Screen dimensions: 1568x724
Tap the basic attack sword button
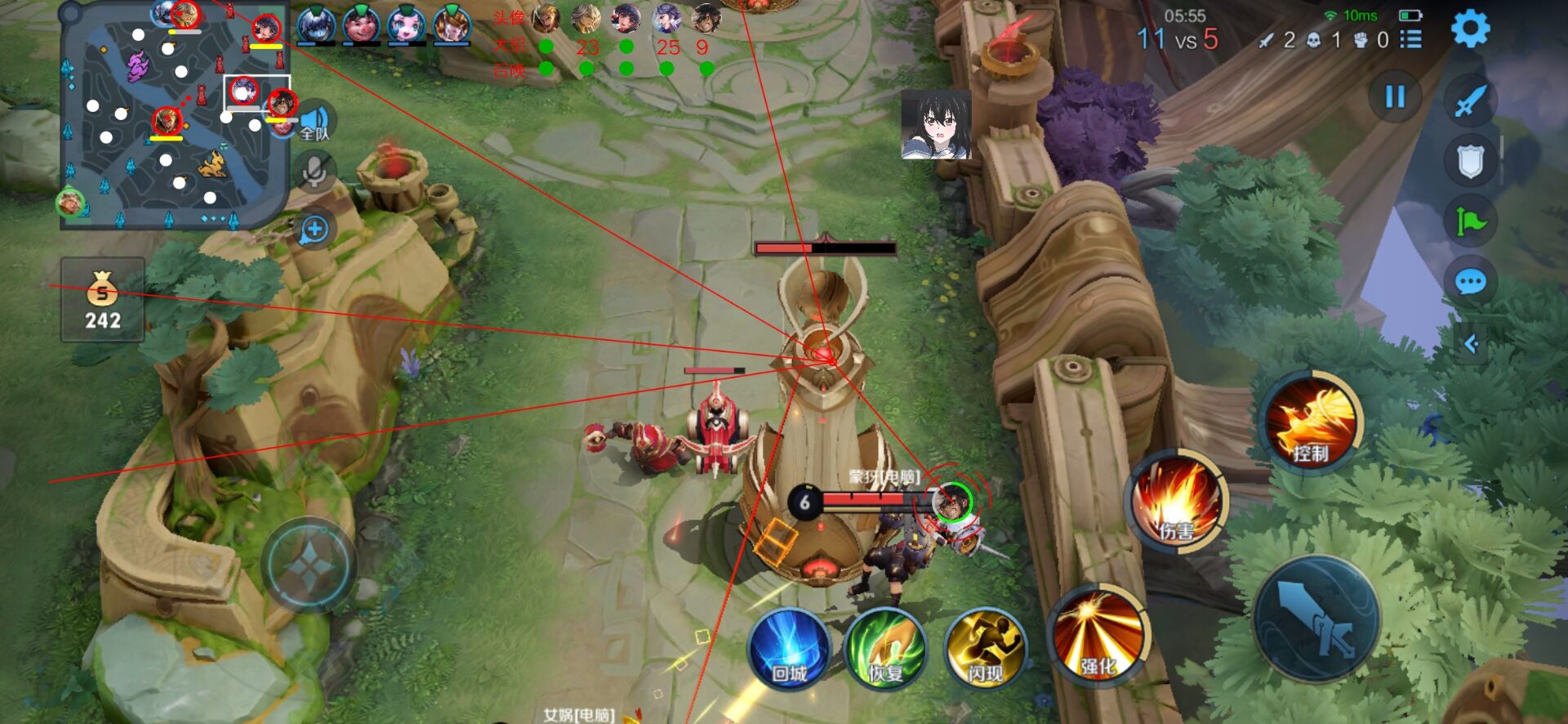pyautogui.click(x=1316, y=619)
